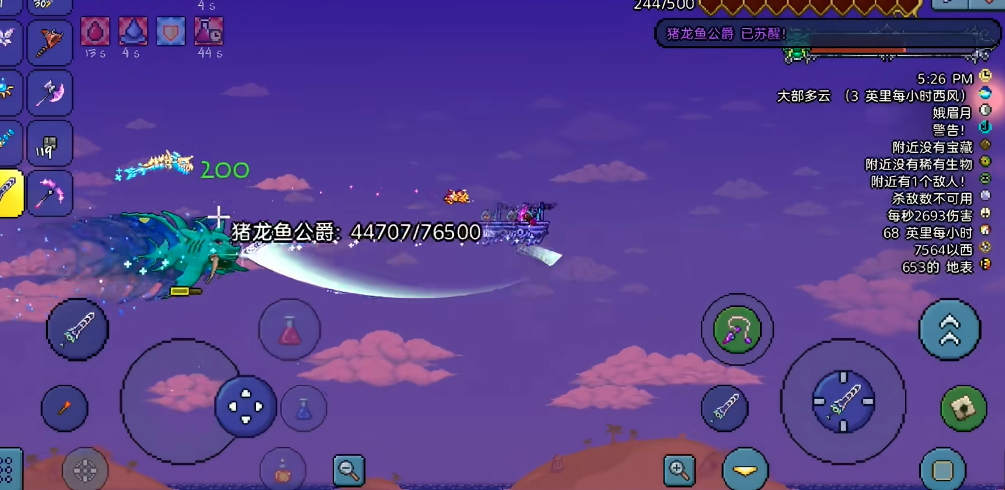
Task: Tap the yellow down-arrow drop button
Action: tap(745, 469)
